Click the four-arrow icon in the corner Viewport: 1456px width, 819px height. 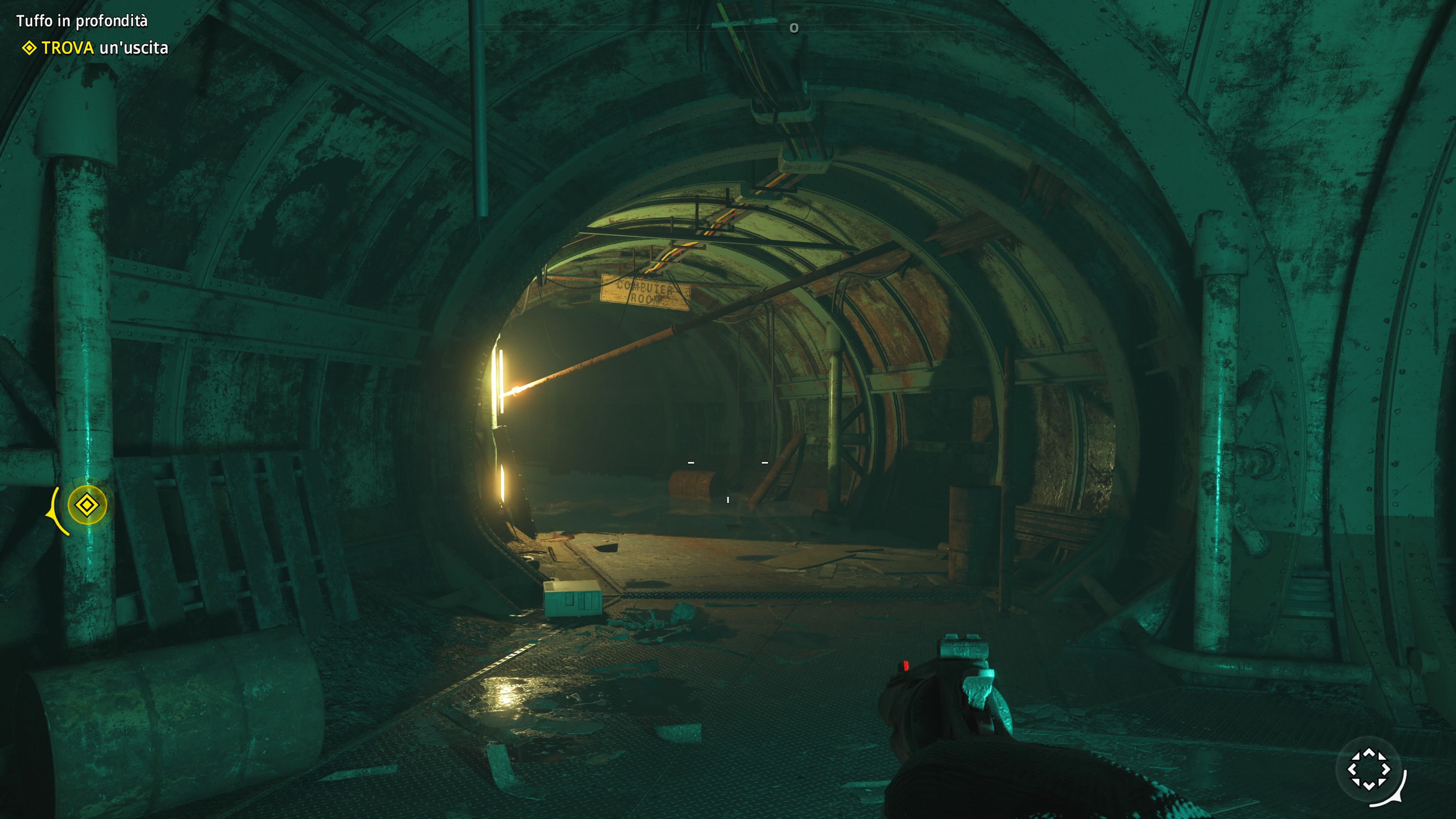(x=1368, y=769)
